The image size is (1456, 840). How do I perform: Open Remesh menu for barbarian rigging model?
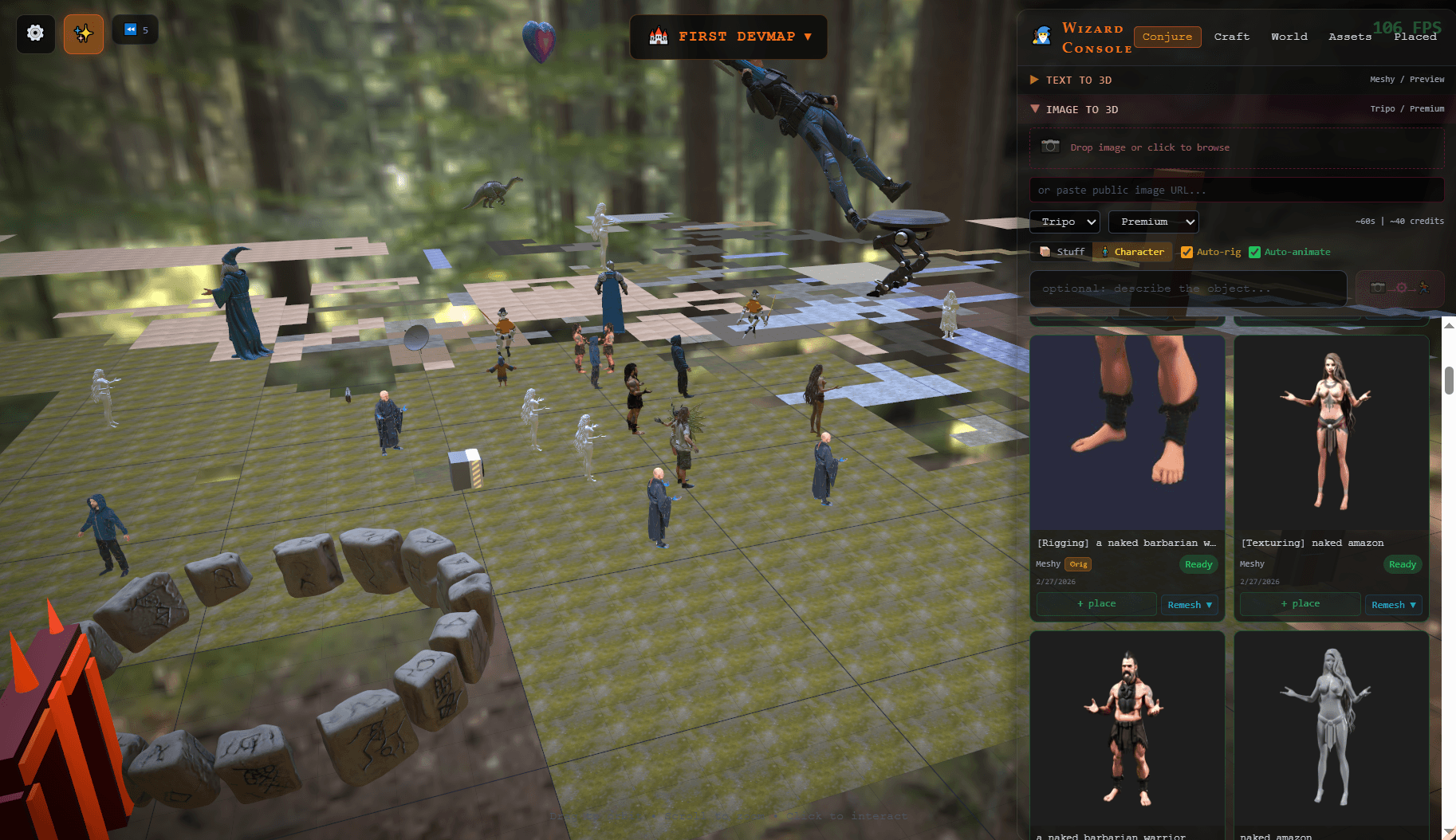pos(1189,605)
